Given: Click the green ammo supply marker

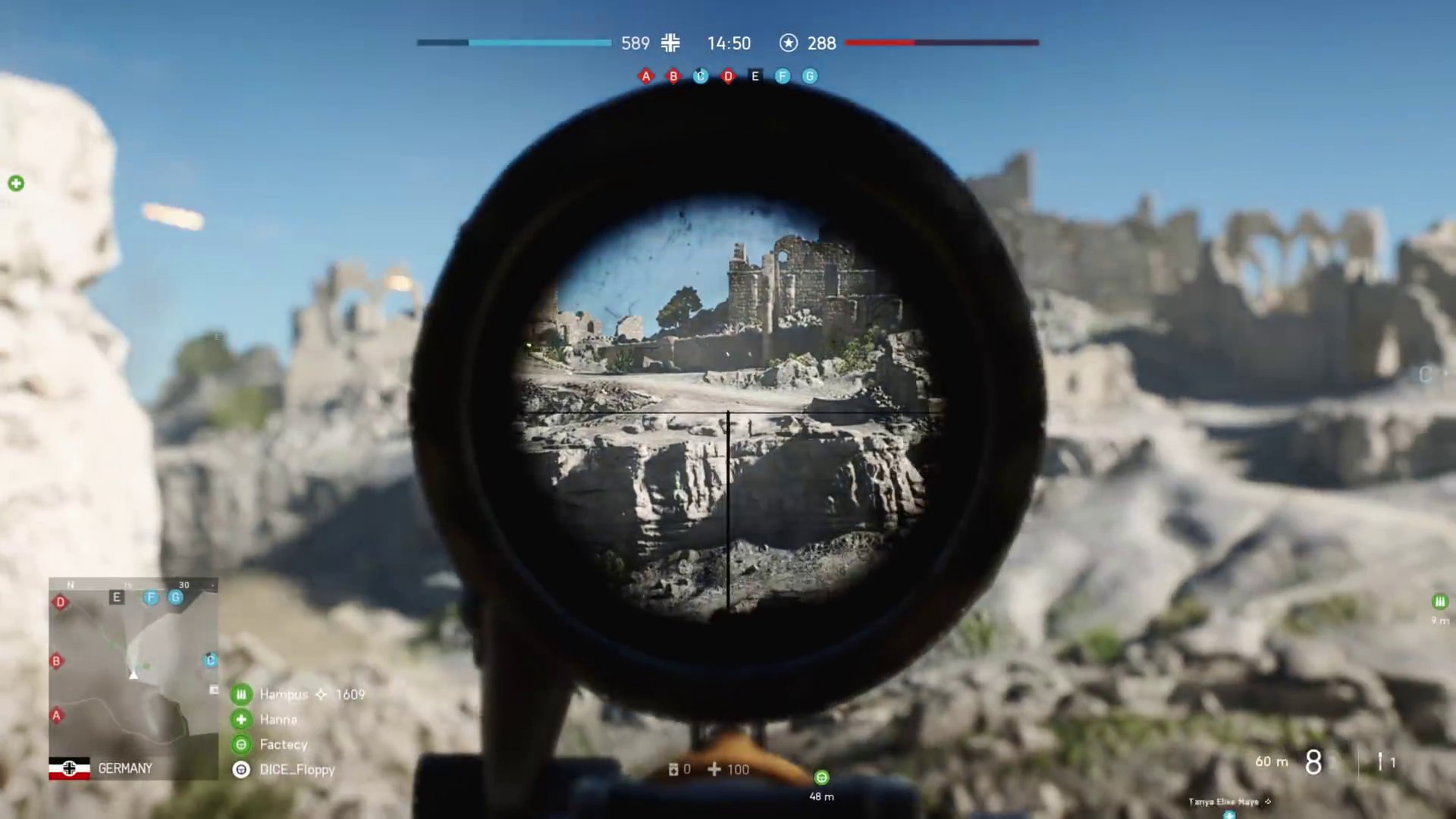Looking at the screenshot, I should point(1439,601).
